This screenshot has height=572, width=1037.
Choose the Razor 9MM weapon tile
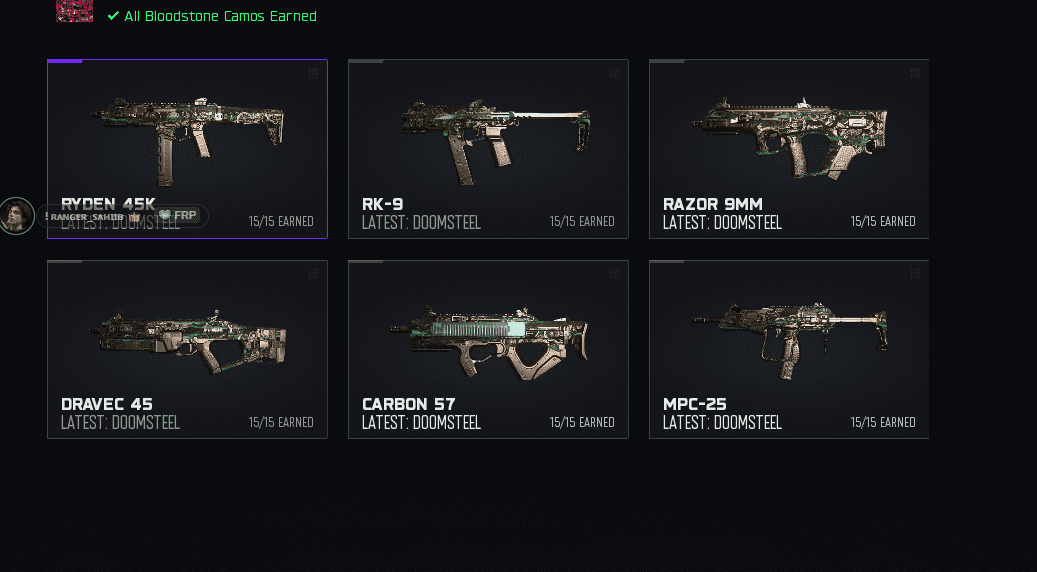point(789,149)
